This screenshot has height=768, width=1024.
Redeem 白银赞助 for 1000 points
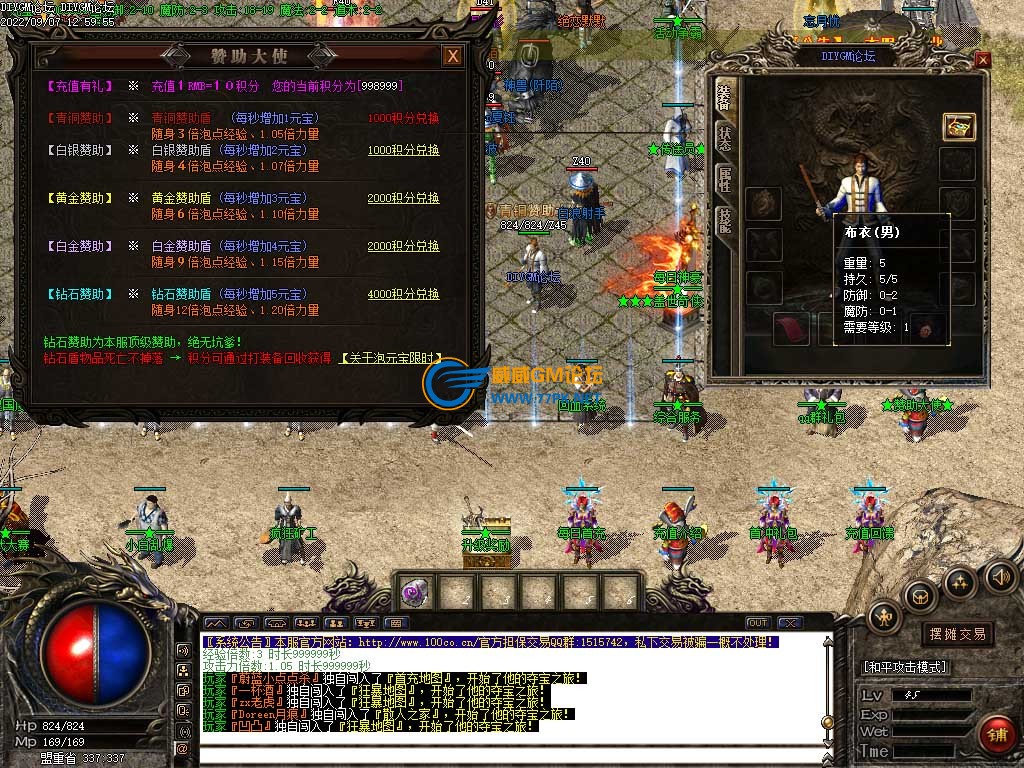403,150
